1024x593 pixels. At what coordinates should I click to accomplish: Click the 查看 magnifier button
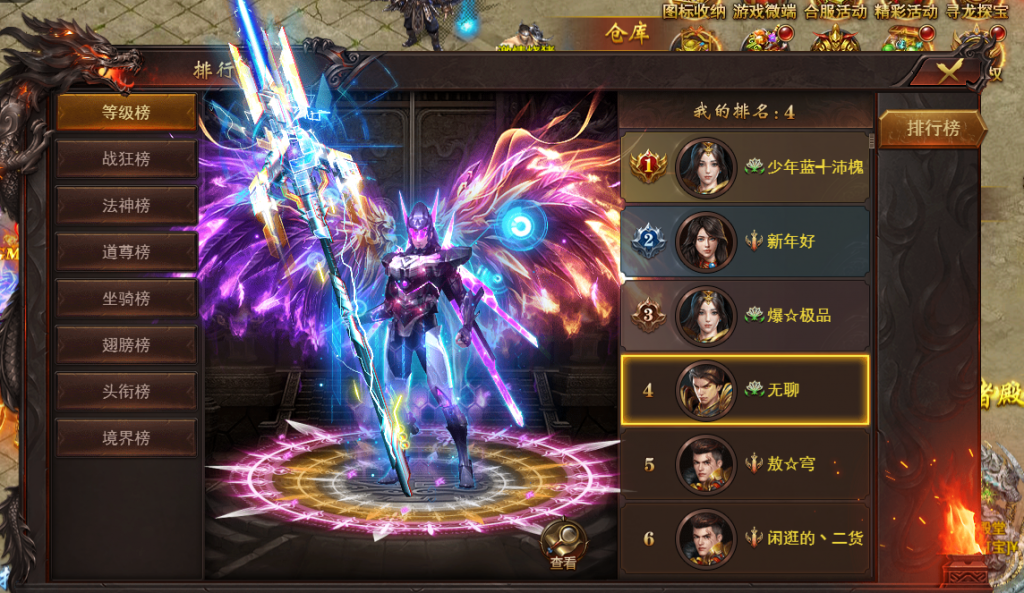coord(563,544)
